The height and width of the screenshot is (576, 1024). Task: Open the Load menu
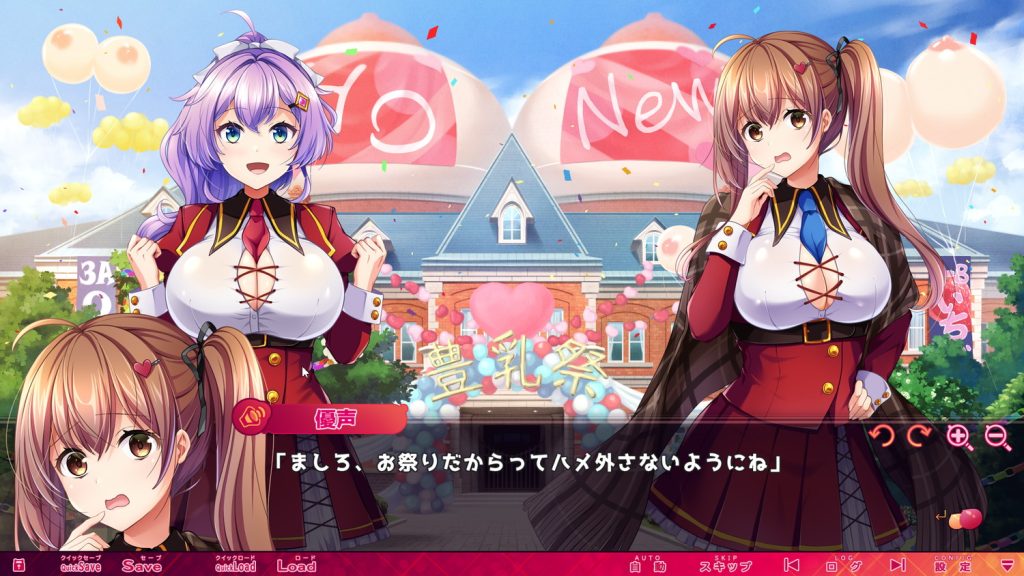coord(296,564)
